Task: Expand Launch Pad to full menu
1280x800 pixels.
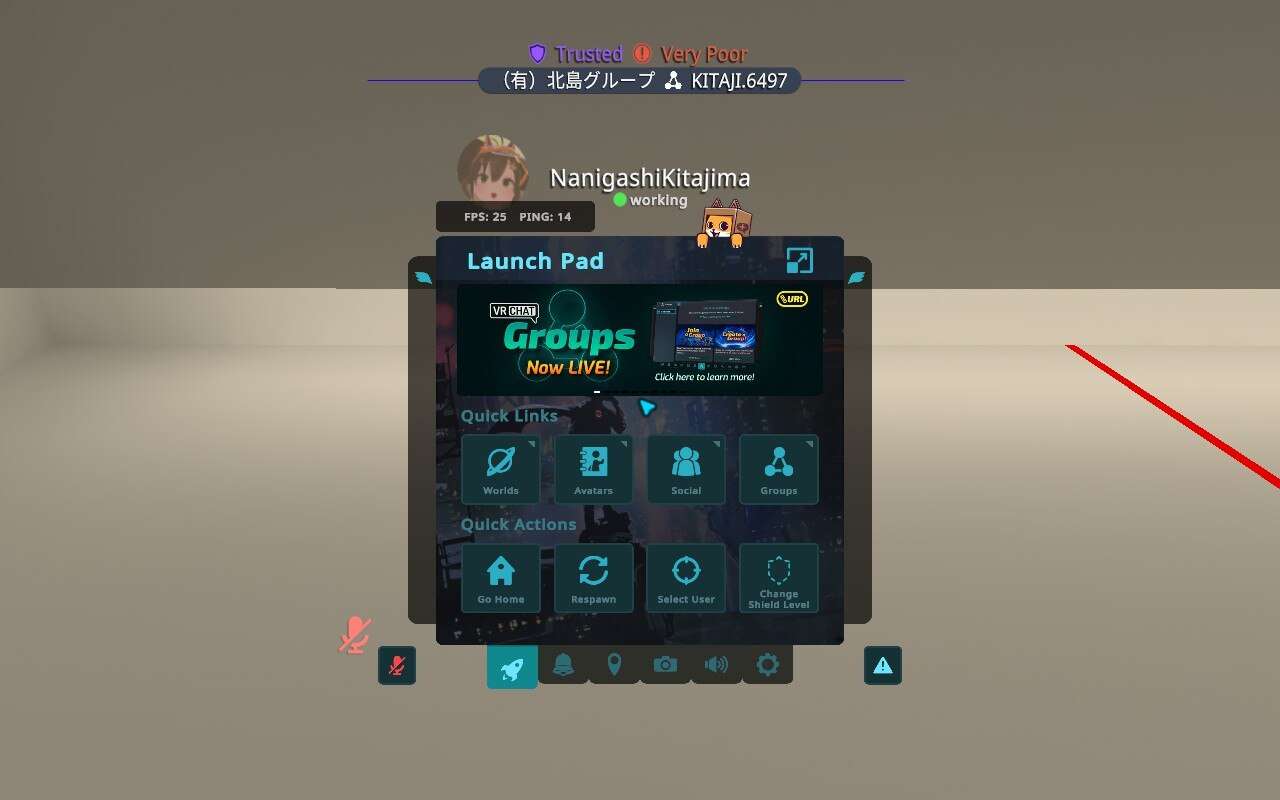Action: tap(799, 259)
